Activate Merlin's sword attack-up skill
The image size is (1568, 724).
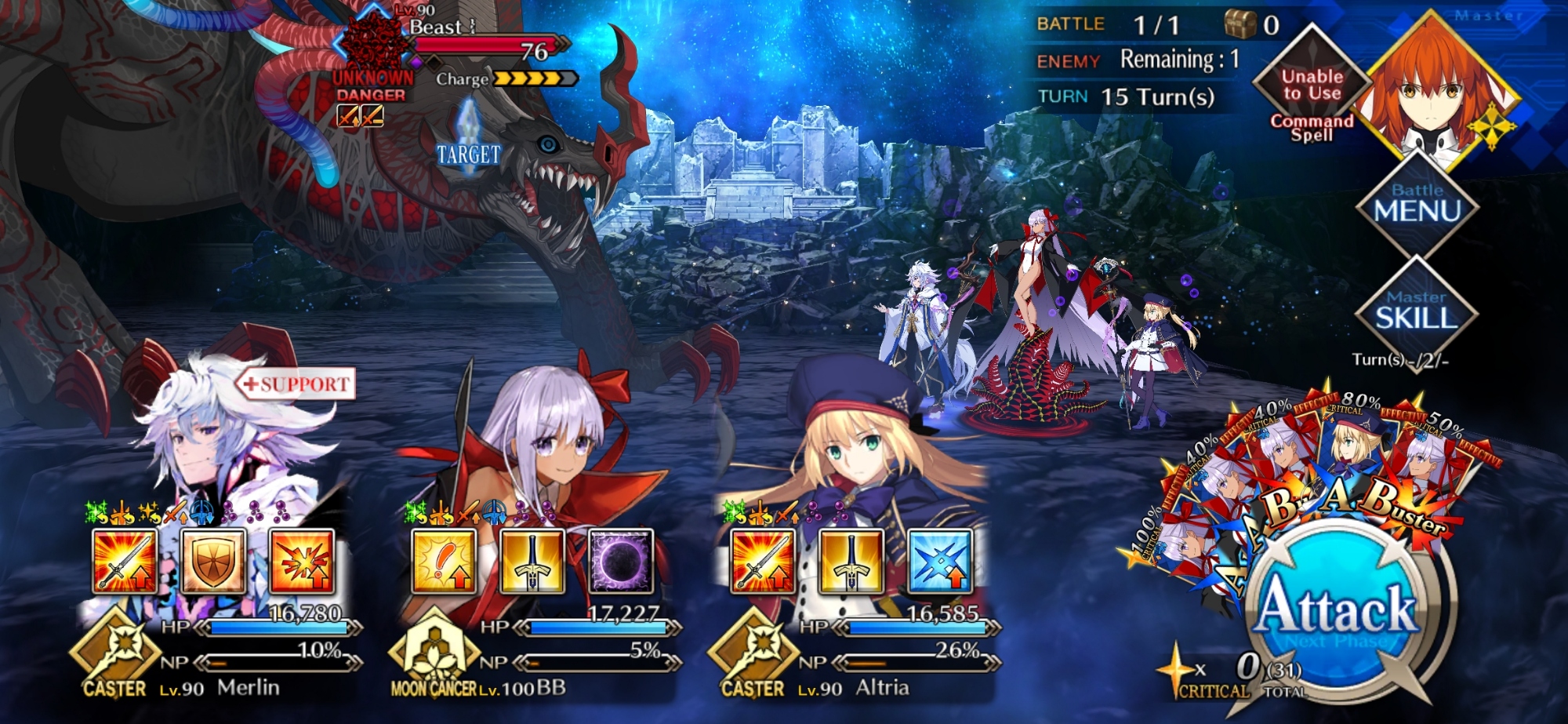pyautogui.click(x=125, y=561)
